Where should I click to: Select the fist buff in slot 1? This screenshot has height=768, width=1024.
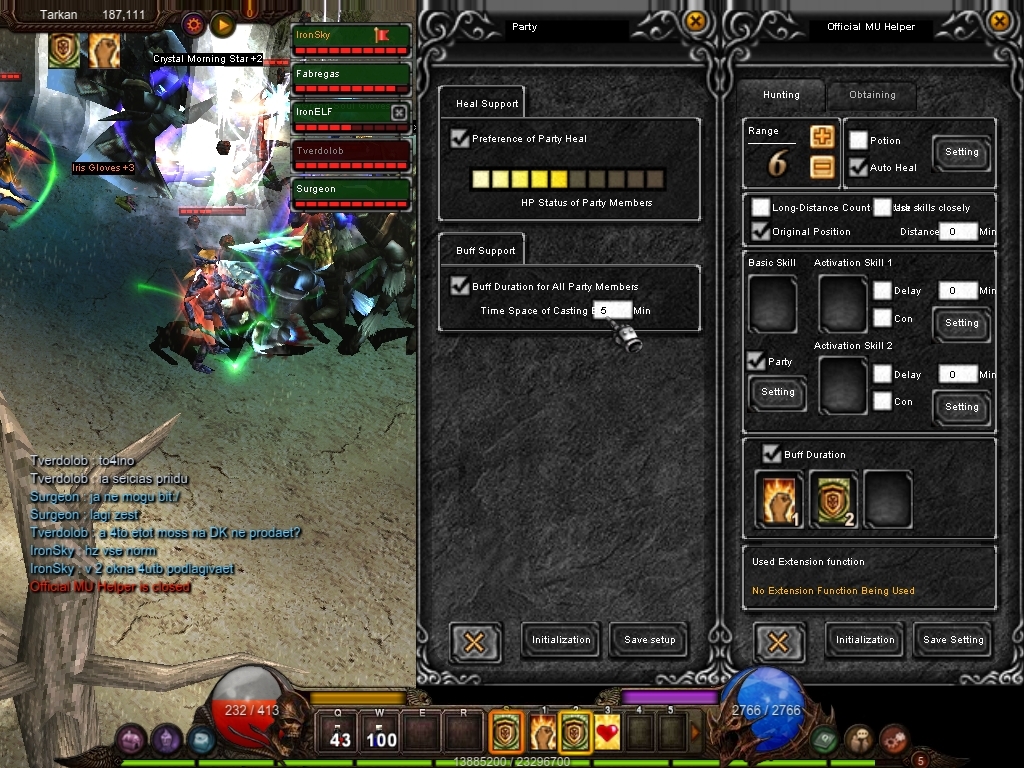click(779, 499)
